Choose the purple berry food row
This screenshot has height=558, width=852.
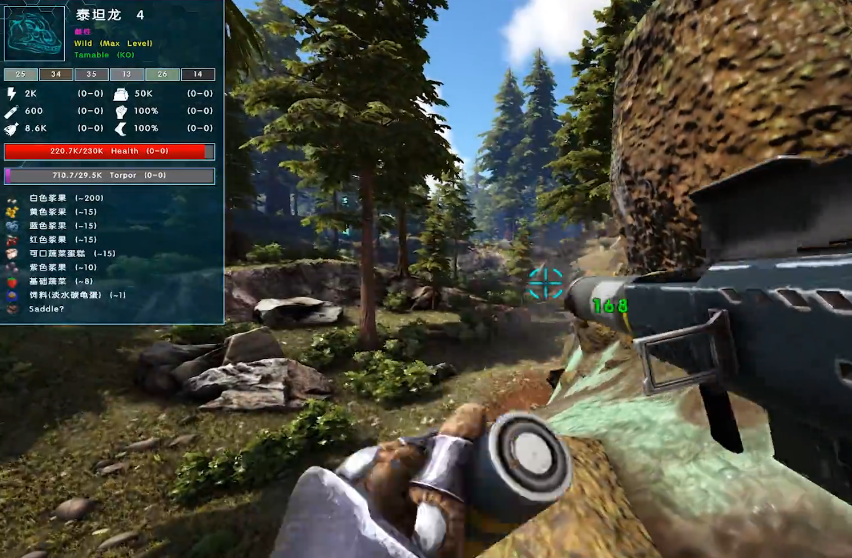click(x=61, y=268)
